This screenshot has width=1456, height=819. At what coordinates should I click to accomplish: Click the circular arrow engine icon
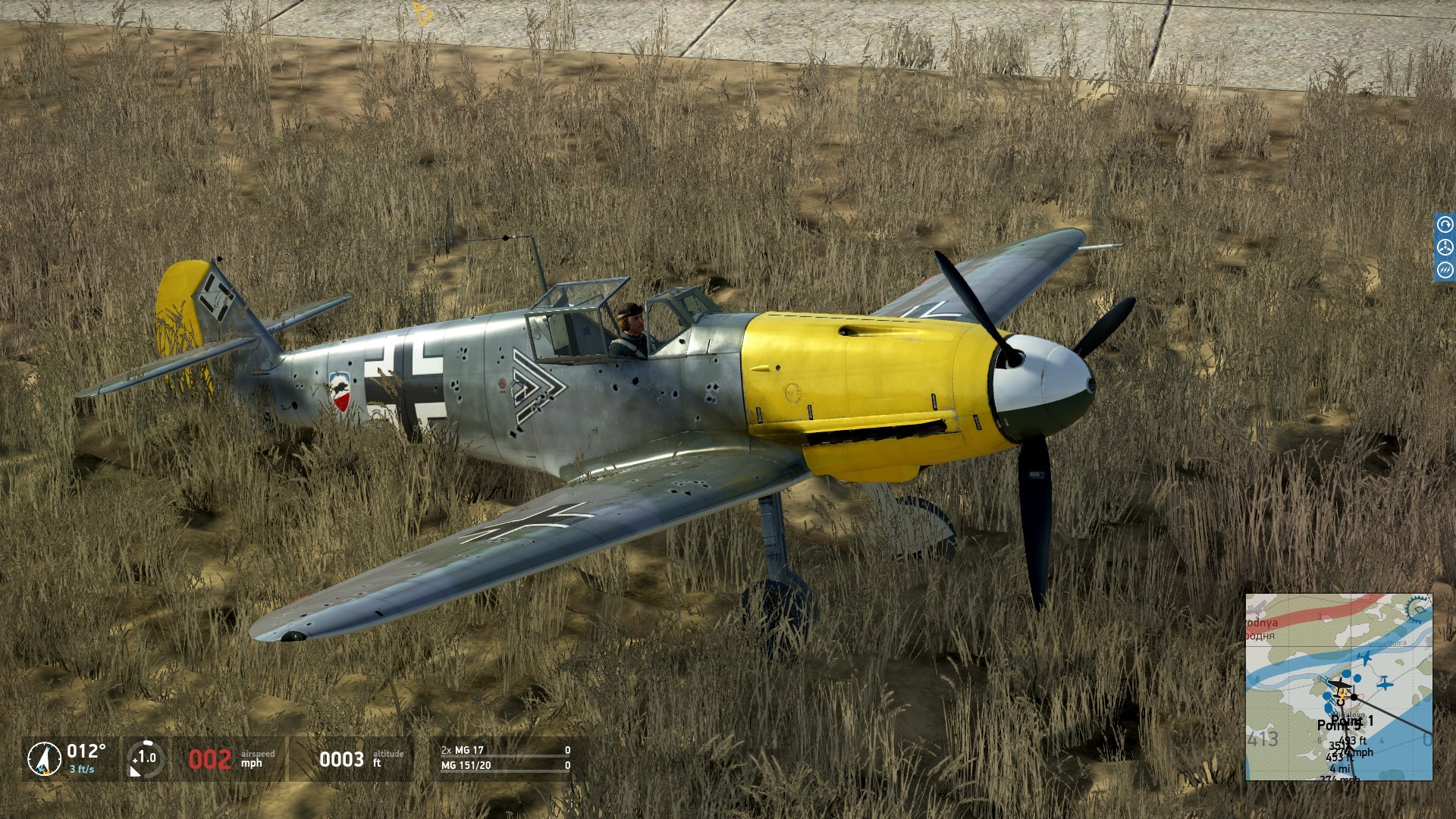[x=1445, y=225]
